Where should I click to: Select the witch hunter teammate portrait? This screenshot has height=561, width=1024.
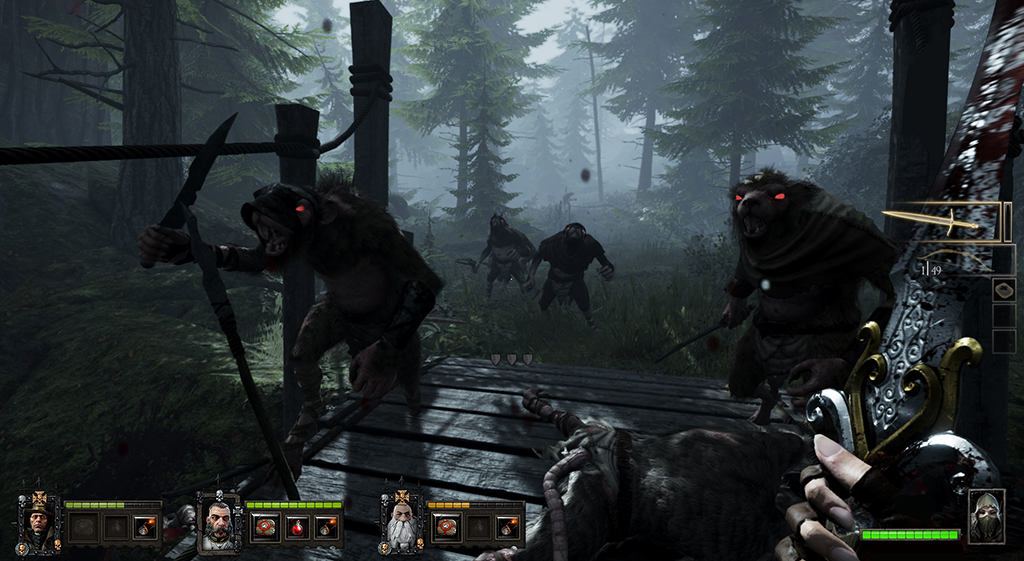(39, 521)
